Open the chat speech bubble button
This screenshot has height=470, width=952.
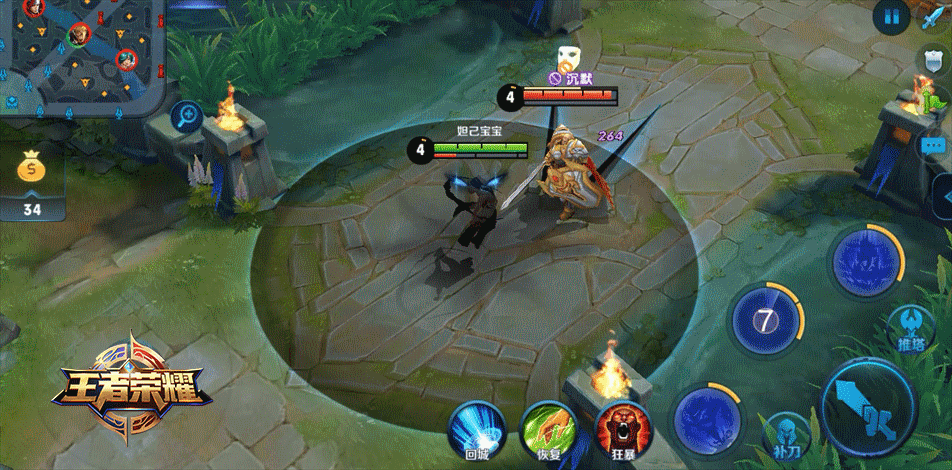coord(935,146)
